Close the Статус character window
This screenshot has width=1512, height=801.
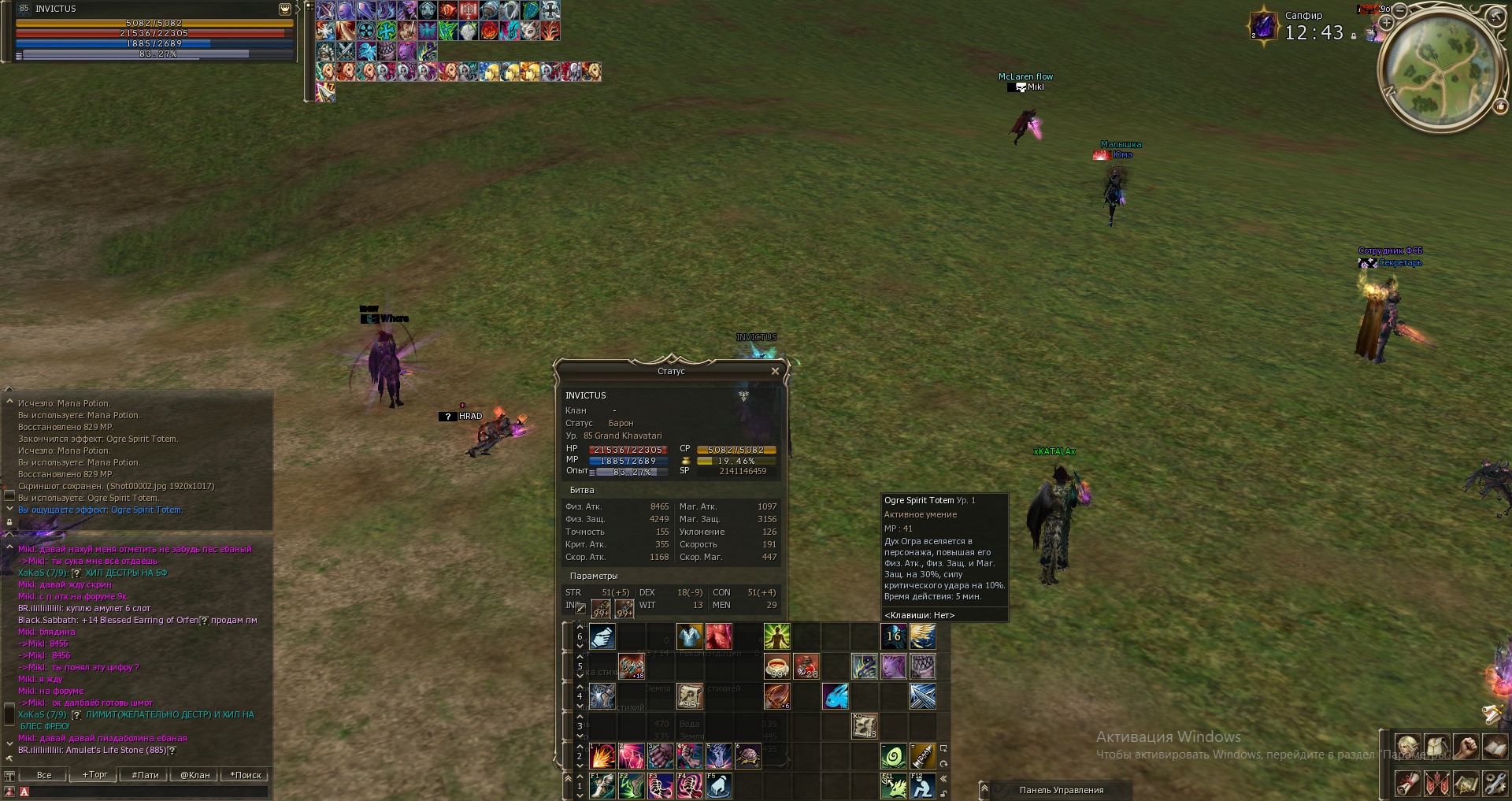point(775,371)
